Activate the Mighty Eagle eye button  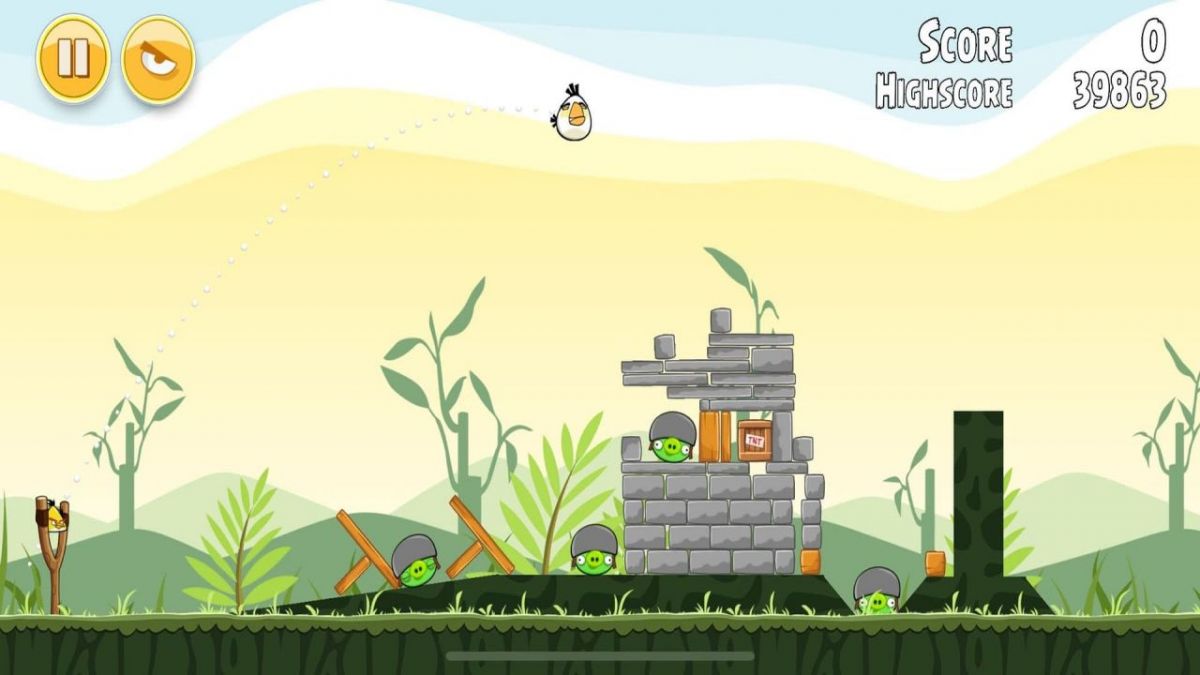click(x=158, y=59)
